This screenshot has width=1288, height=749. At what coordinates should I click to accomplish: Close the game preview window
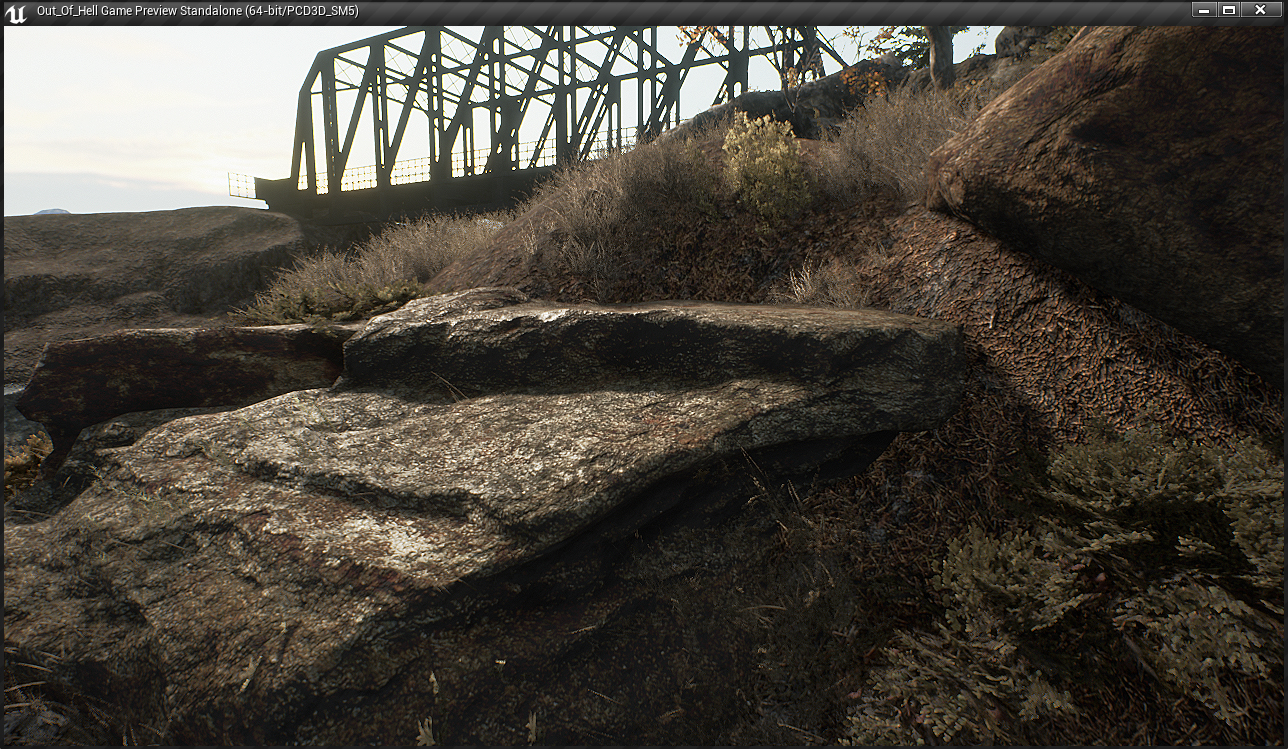pyautogui.click(x=1260, y=10)
